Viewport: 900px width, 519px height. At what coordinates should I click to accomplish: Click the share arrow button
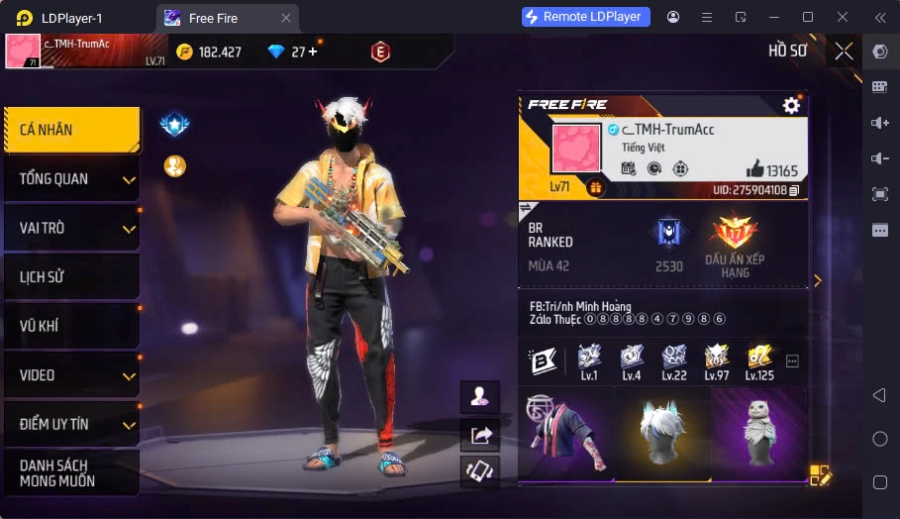480,435
